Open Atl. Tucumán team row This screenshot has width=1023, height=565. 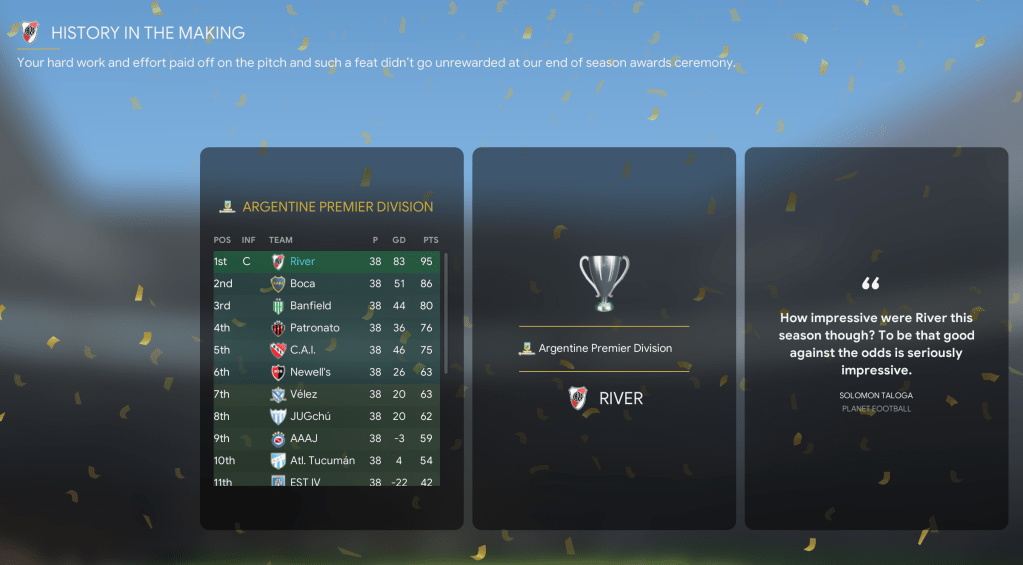322,460
